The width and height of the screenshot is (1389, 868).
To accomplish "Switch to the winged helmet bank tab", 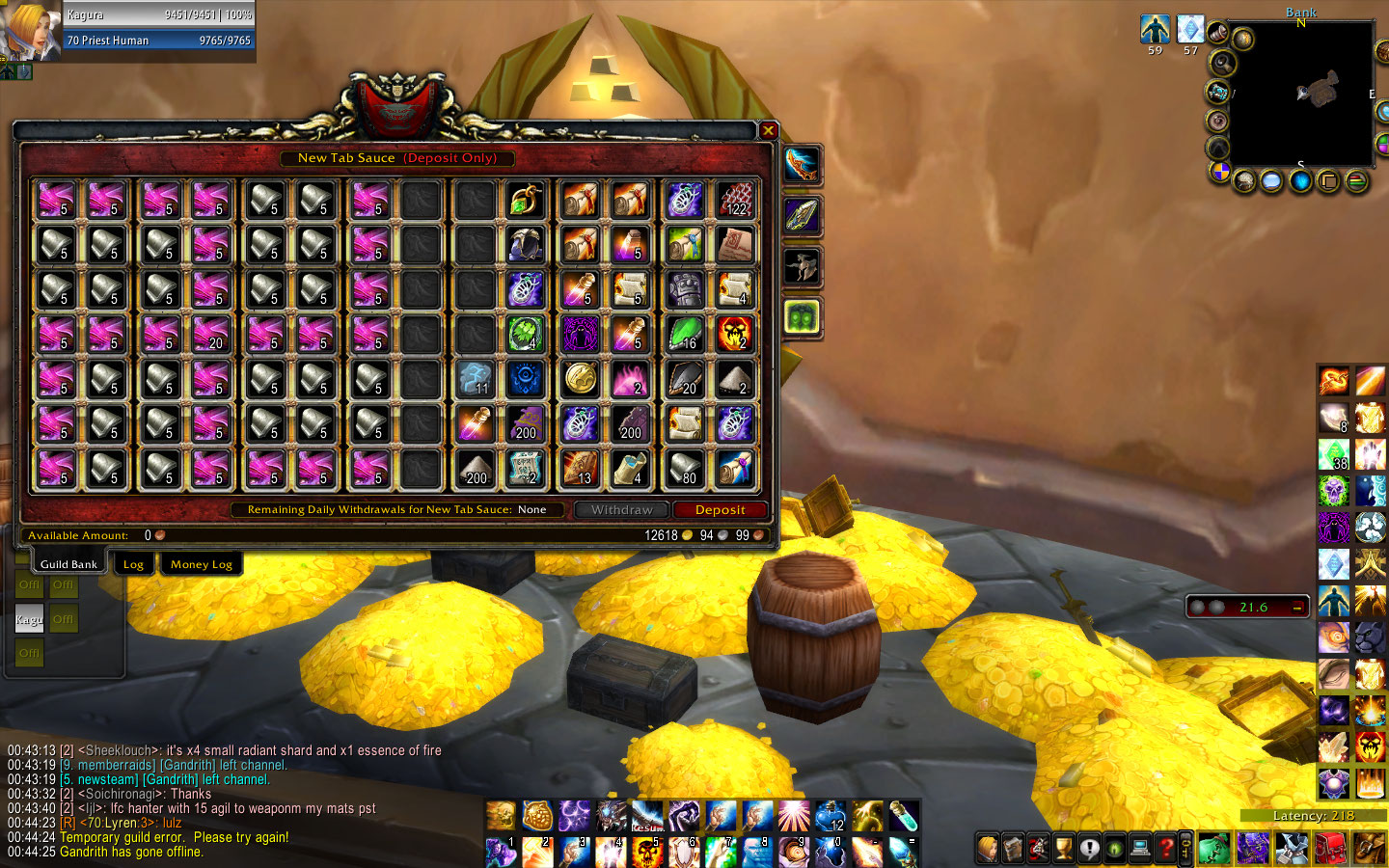I will click(802, 266).
